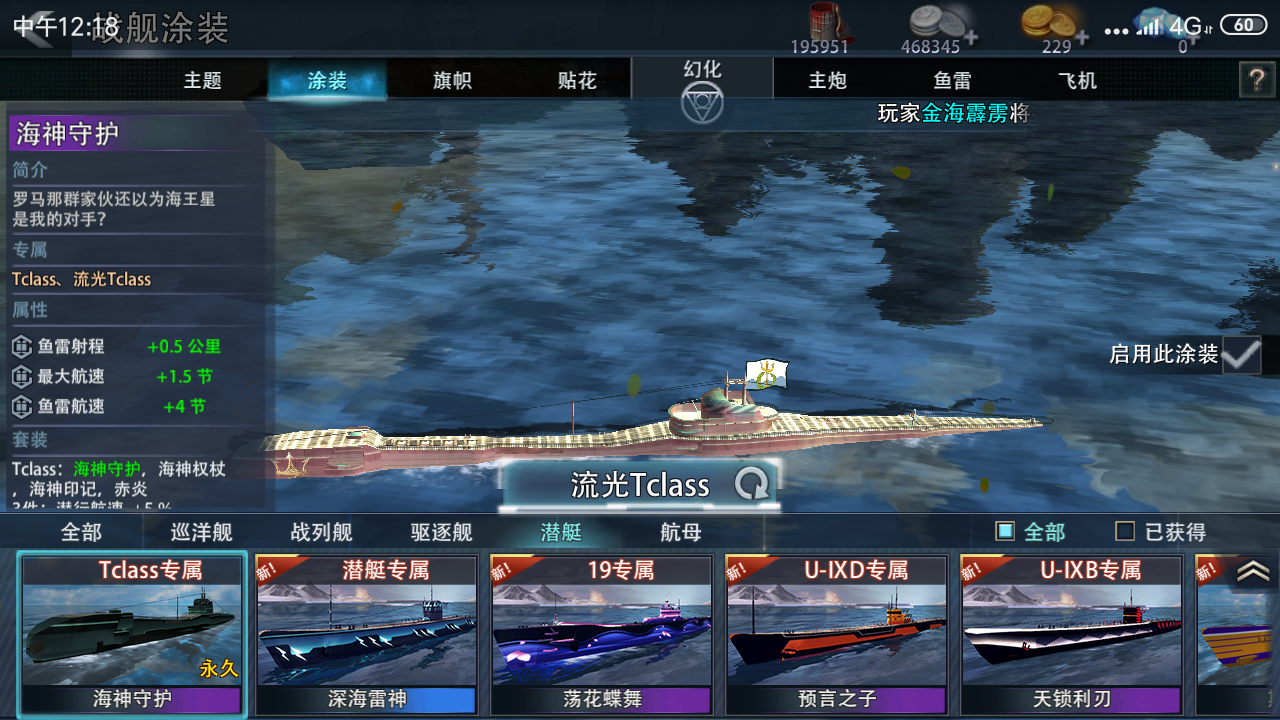Select the 贴花 tab
The height and width of the screenshot is (720, 1280).
pyautogui.click(x=577, y=81)
